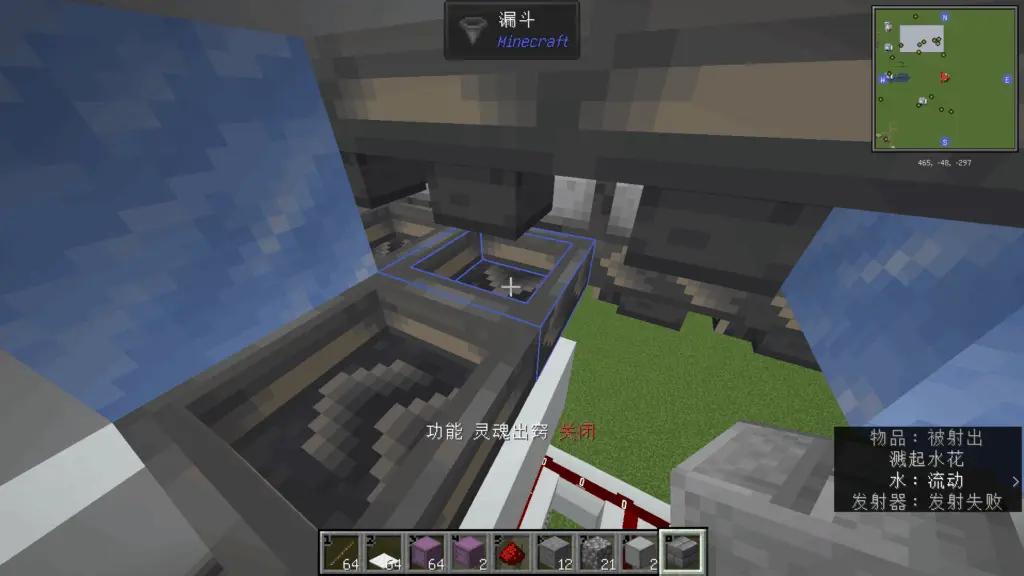The width and height of the screenshot is (1024, 576).
Task: Click the 漏斗 hopper tooltip panel
Action: pyautogui.click(x=512, y=30)
